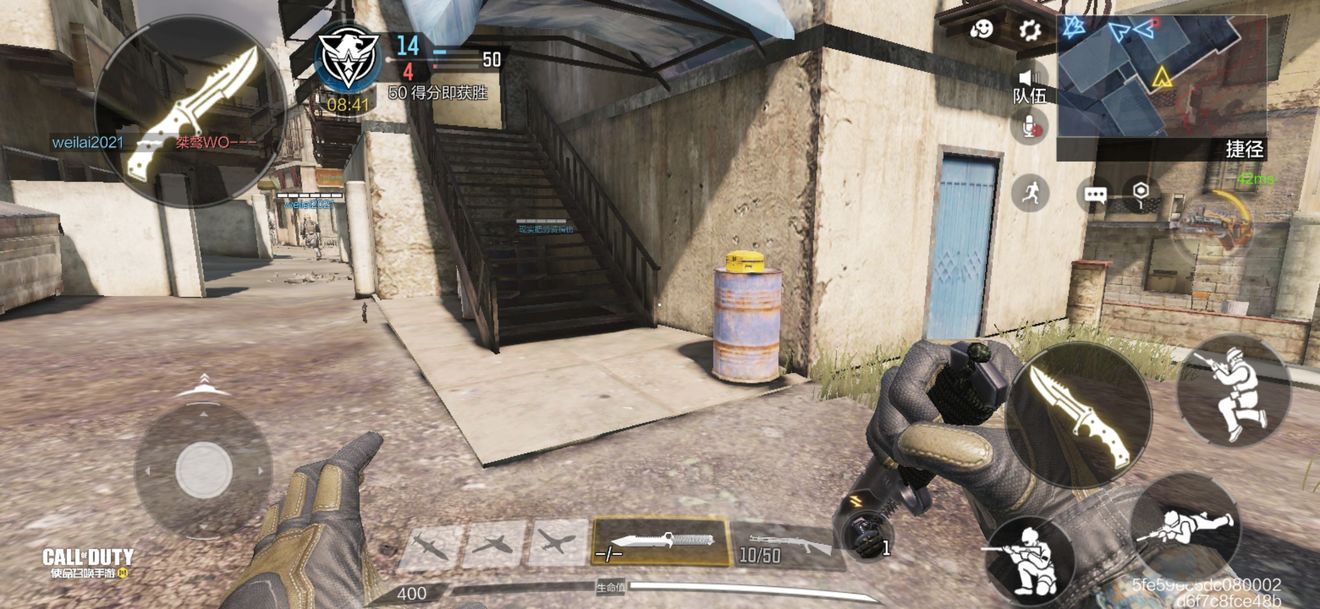Attack with the right-side knife button

click(x=1078, y=416)
